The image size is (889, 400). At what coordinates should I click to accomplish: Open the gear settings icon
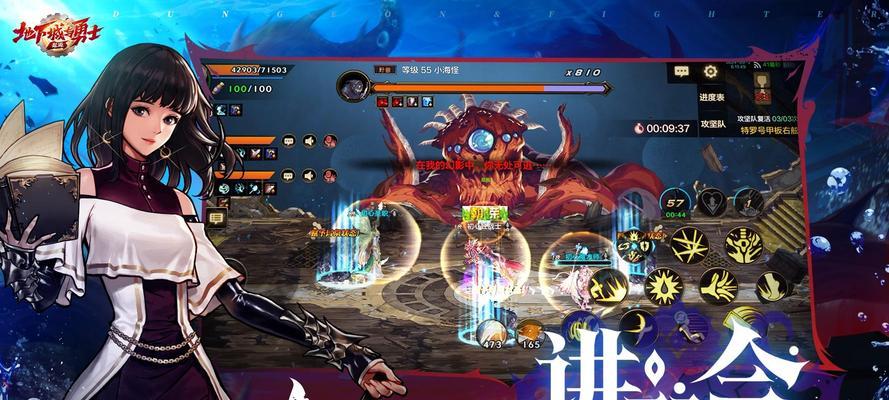tap(710, 72)
